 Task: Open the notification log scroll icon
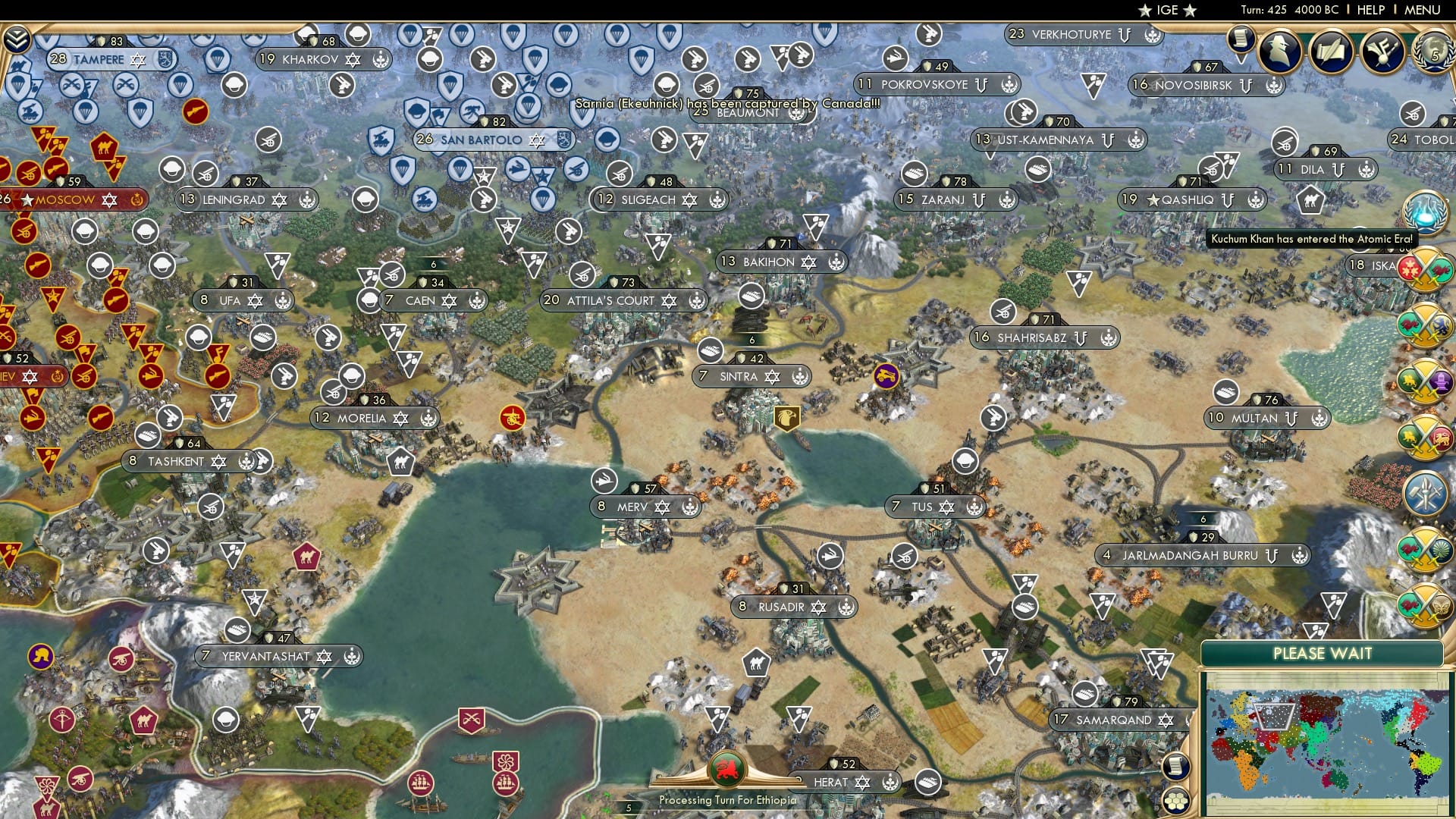coord(1241,39)
